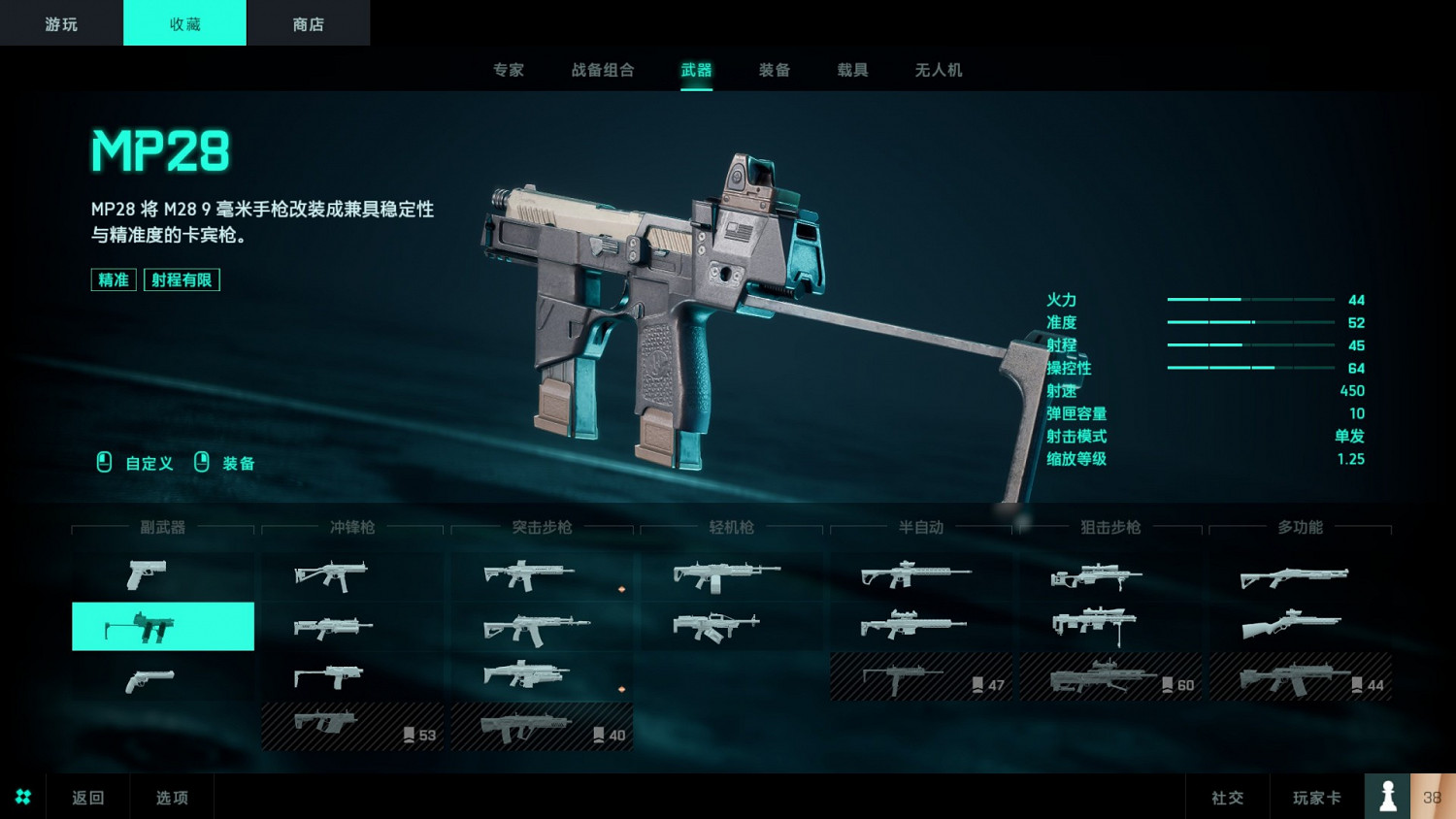The width and height of the screenshot is (1456, 819).
Task: Select the top assault rifle under 突击步枪
Action: 541,576
